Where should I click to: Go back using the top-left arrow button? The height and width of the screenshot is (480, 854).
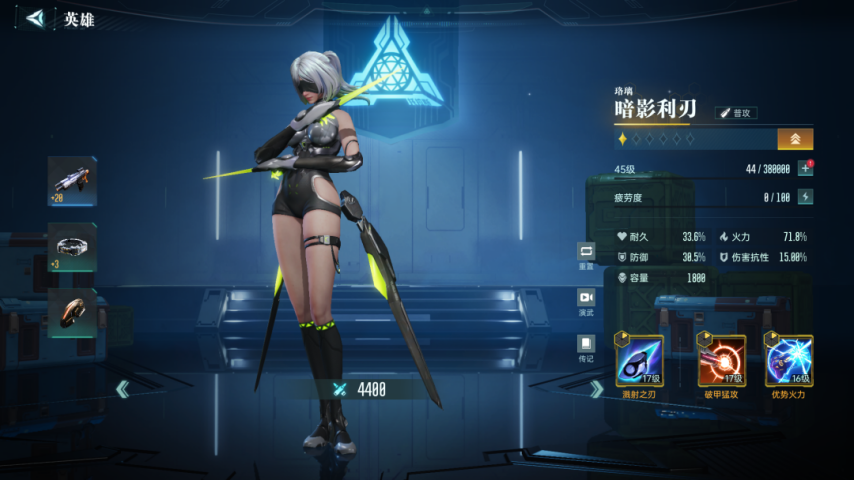tap(35, 18)
